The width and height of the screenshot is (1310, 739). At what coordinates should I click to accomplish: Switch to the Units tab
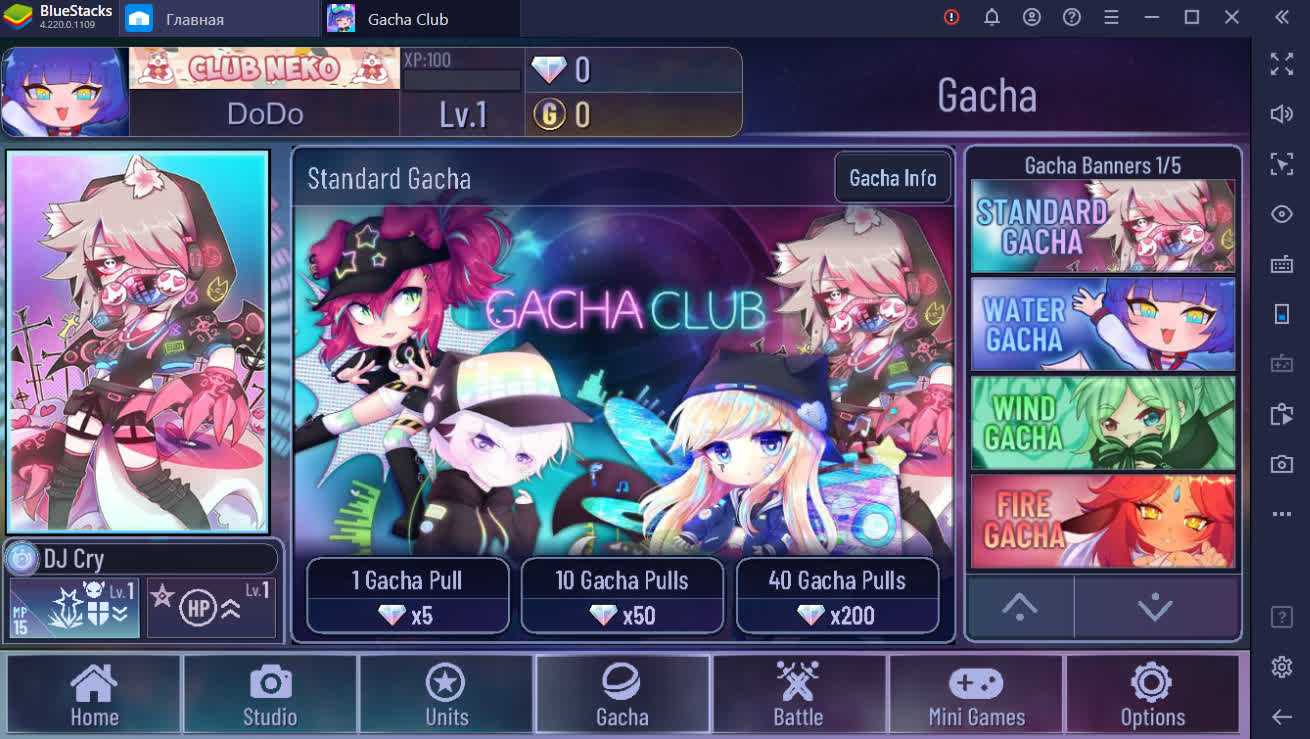(446, 694)
